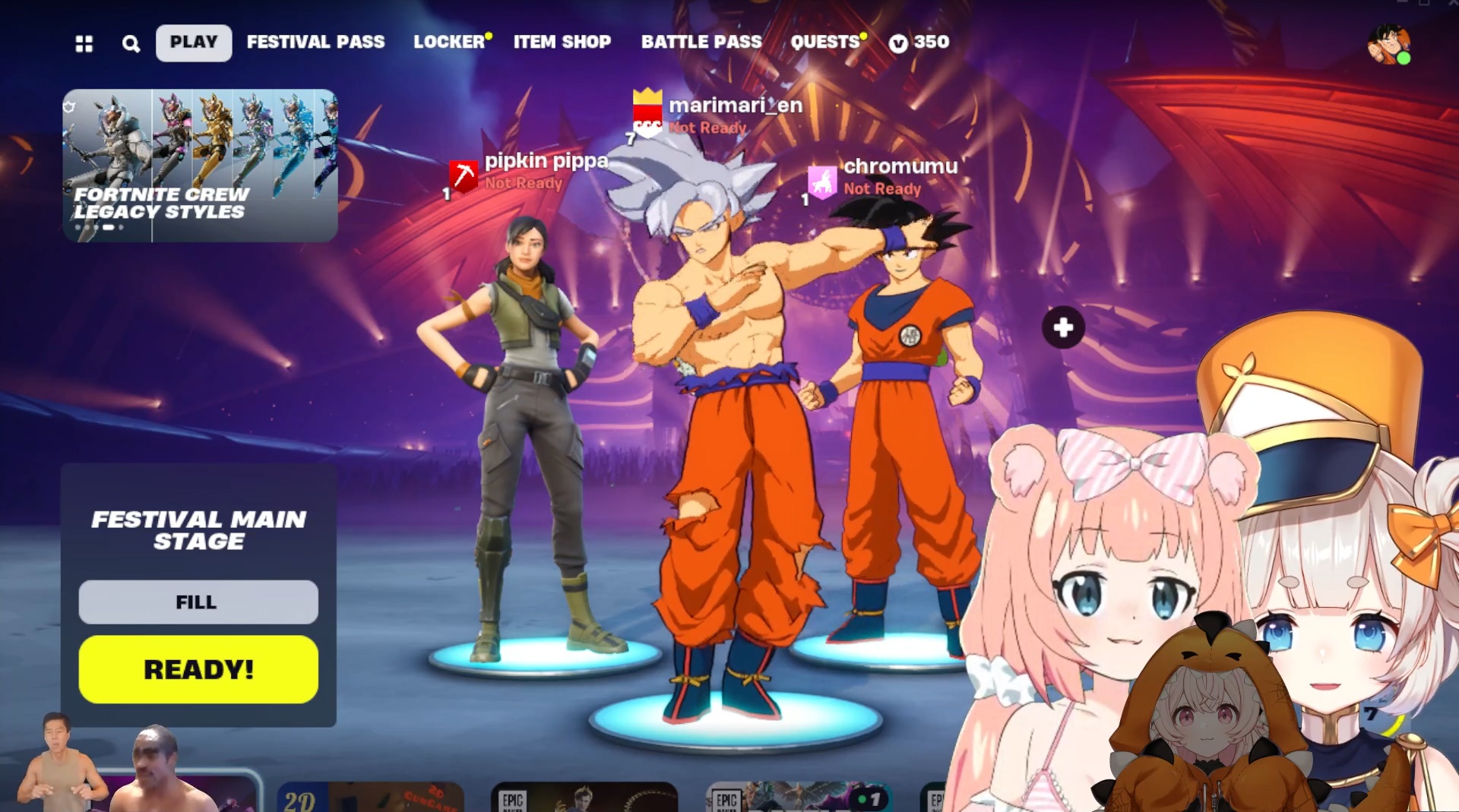Toggle the Fill option

point(198,602)
